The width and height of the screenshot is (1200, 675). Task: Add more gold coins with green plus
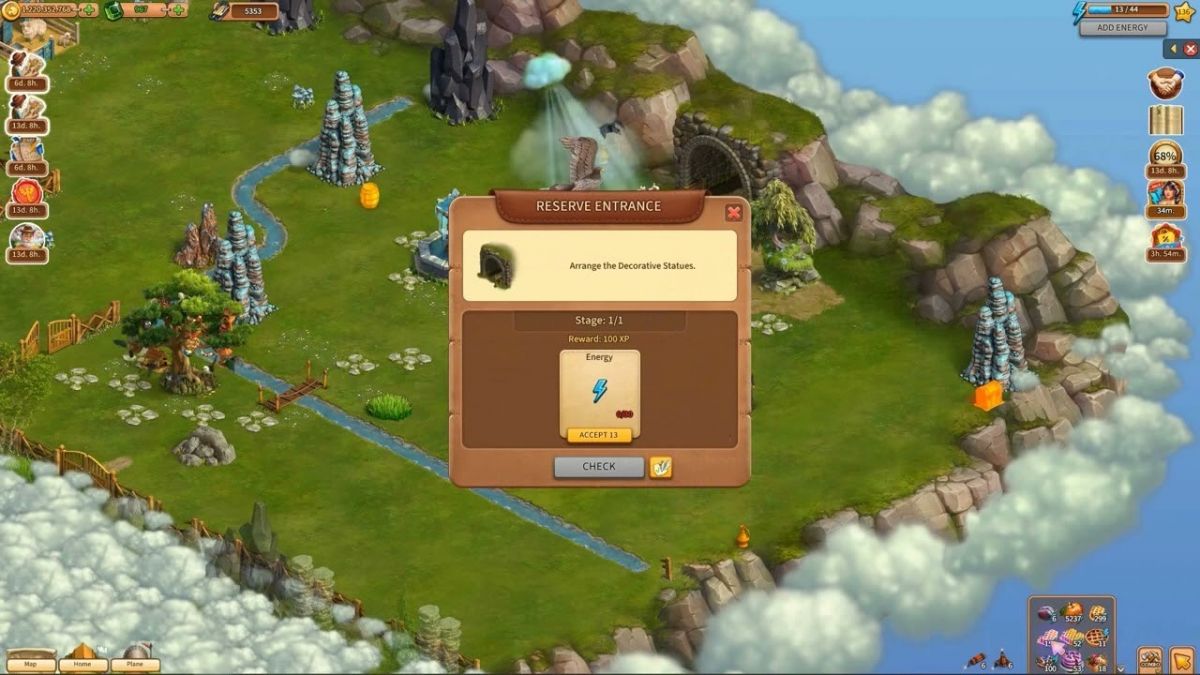click(x=87, y=10)
